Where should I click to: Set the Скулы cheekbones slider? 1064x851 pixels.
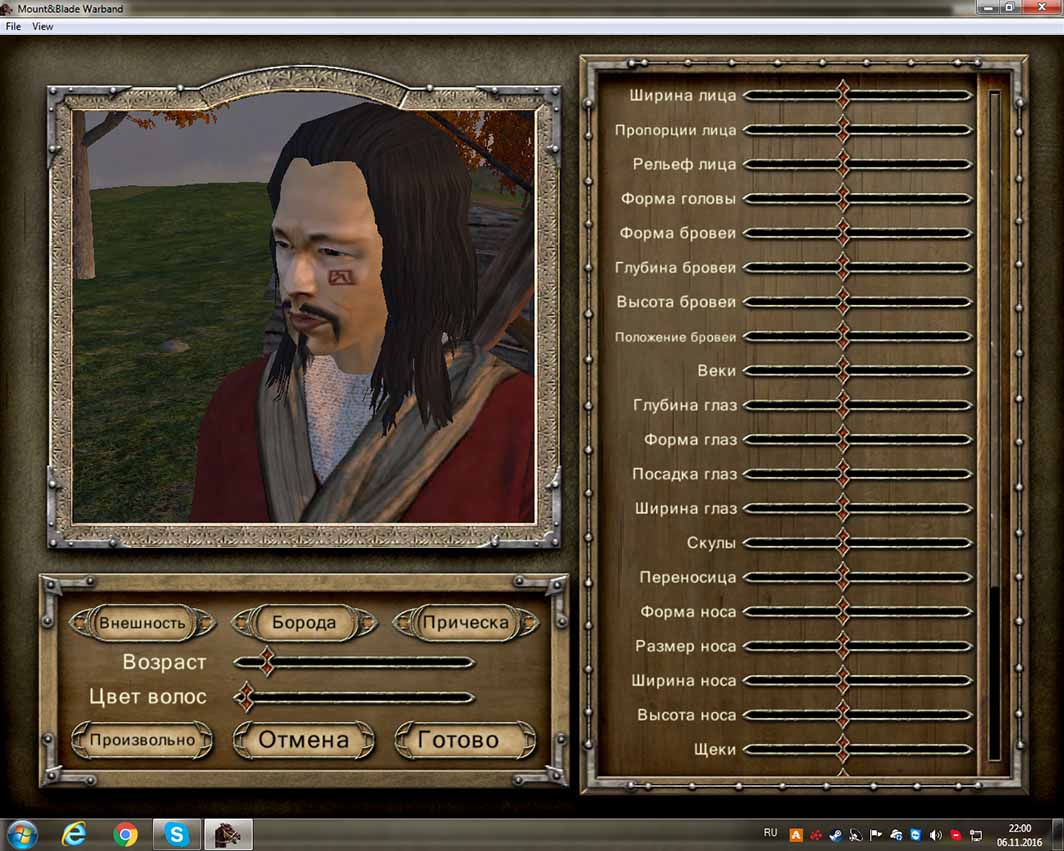[x=858, y=543]
